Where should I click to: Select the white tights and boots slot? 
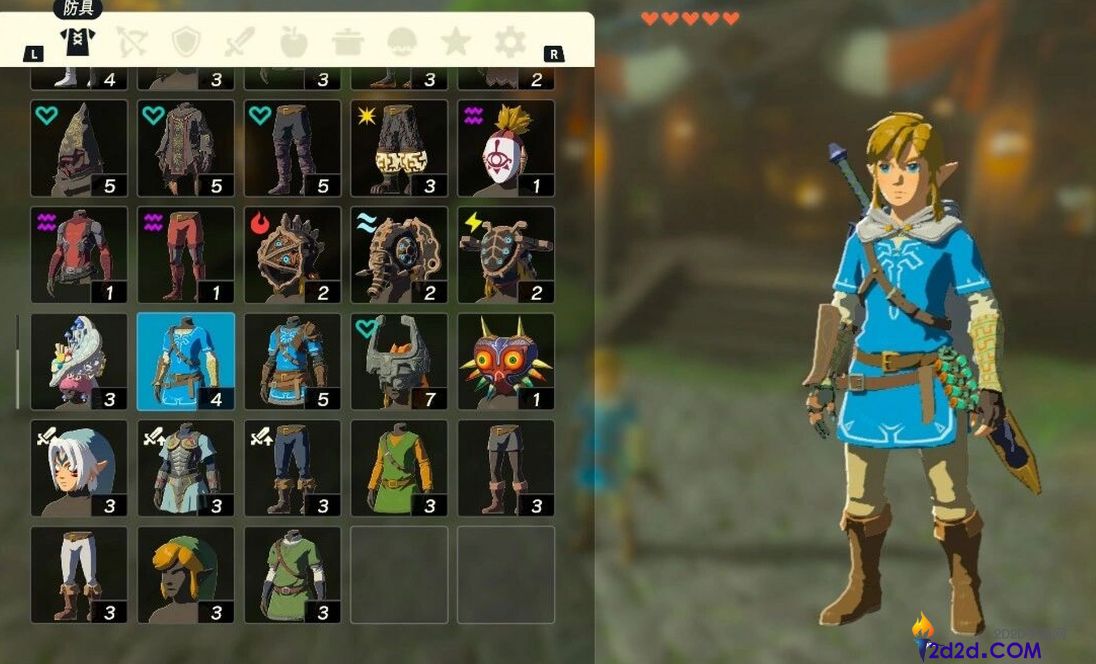coord(79,575)
